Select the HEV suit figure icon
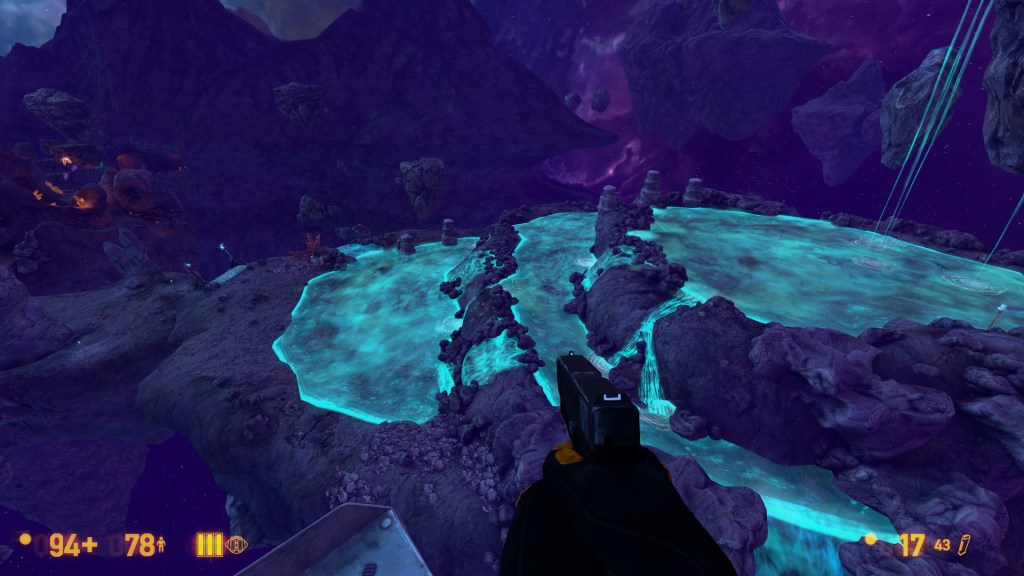 [x=161, y=545]
